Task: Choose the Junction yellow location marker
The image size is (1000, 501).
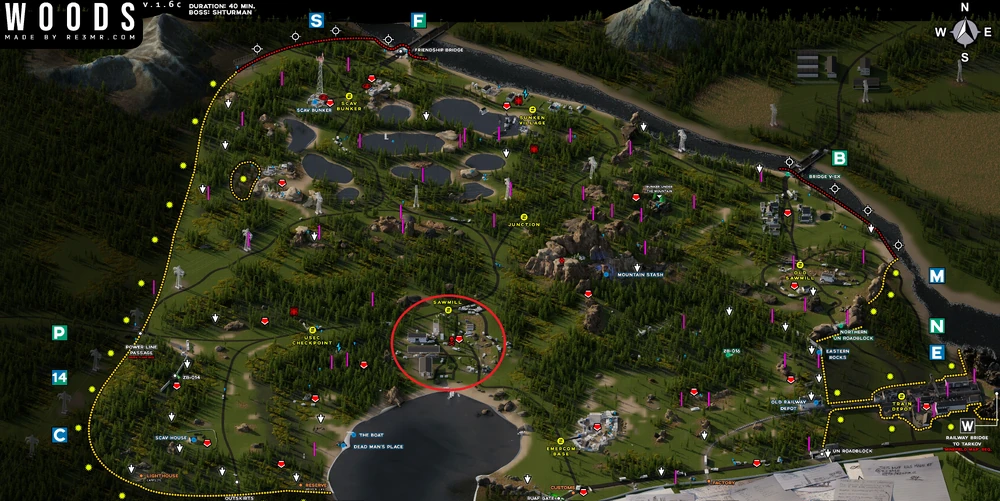Action: point(523,214)
